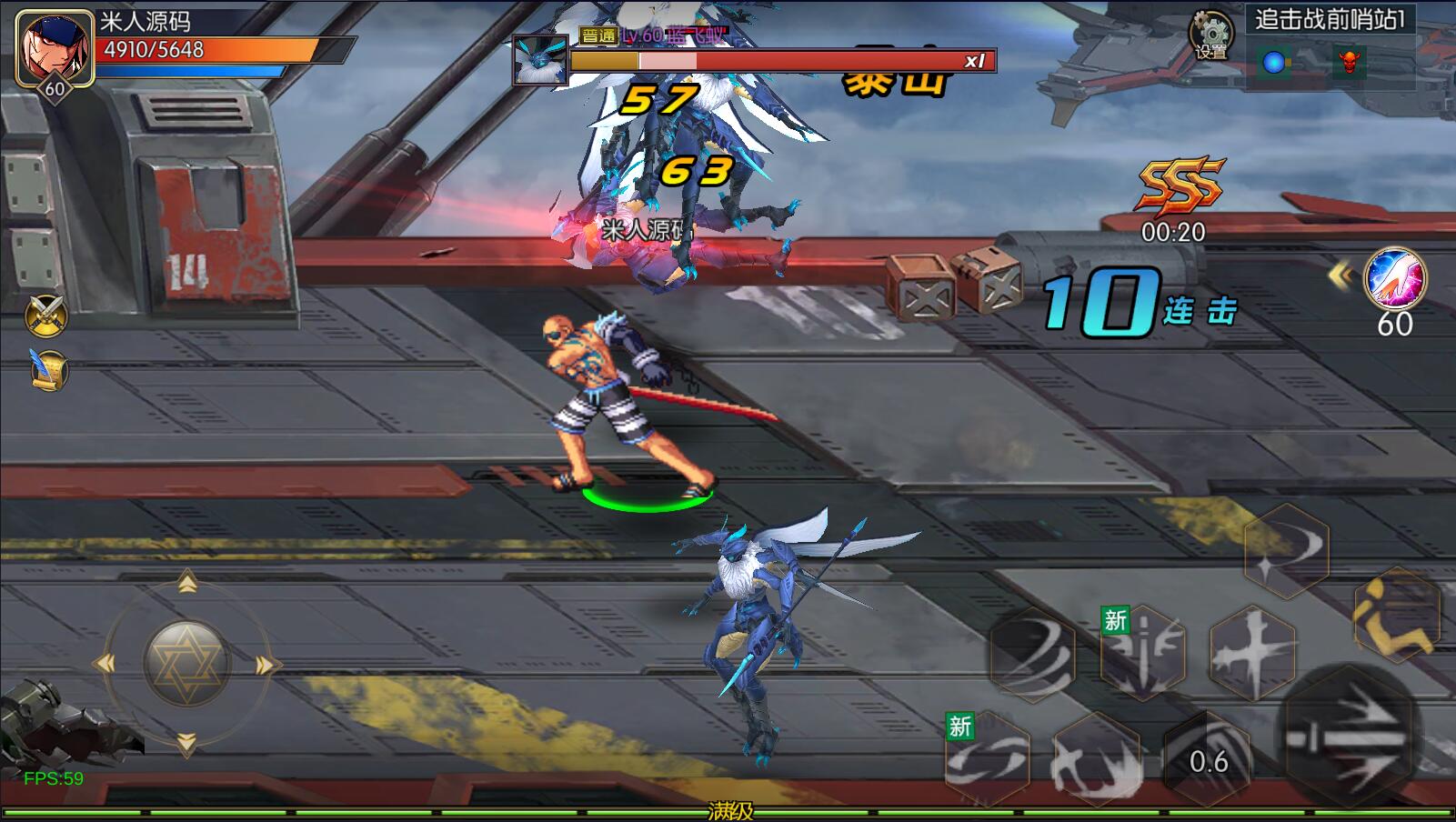
Task: Tap the virtual joystick's down arrow
Action: 186,745
